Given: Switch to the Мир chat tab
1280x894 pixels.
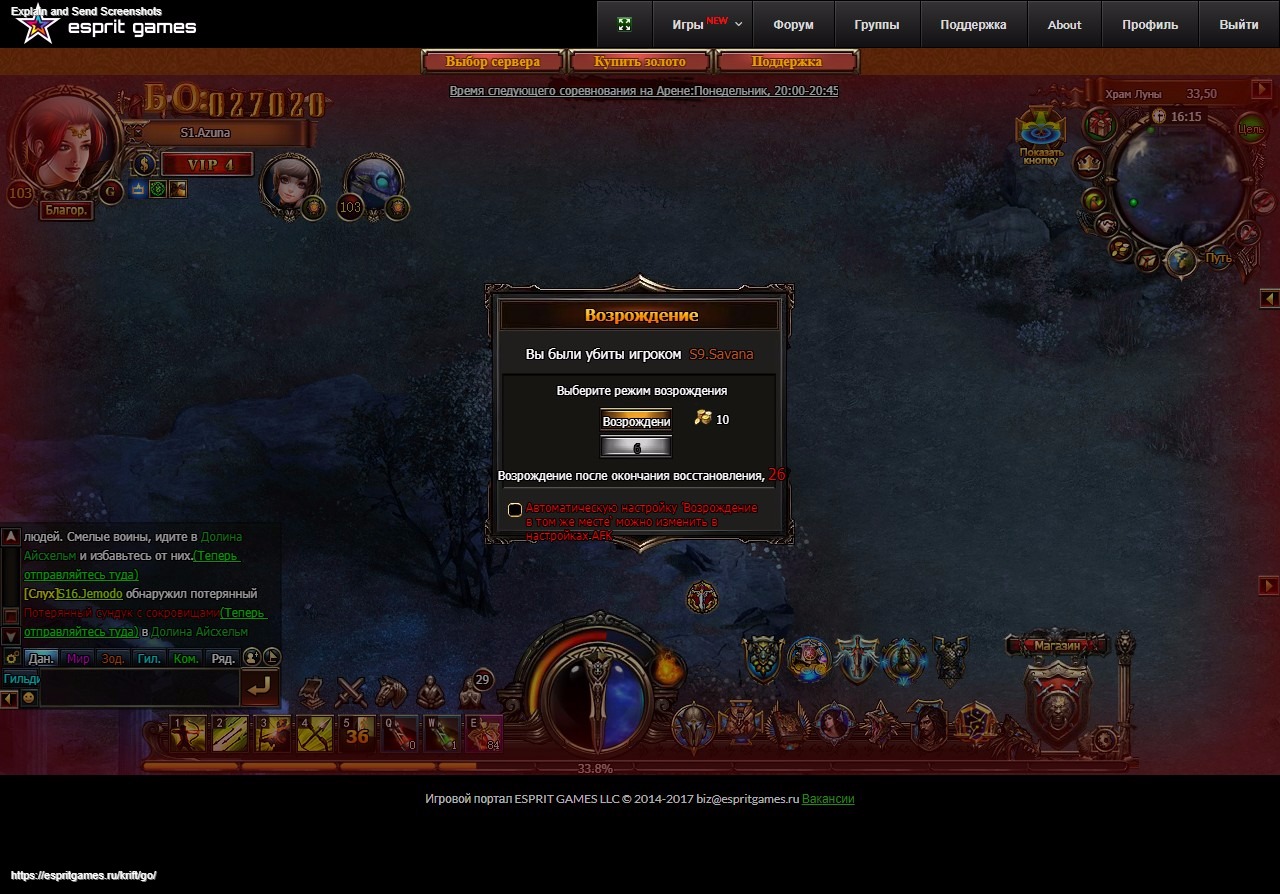Looking at the screenshot, I should point(78,659).
